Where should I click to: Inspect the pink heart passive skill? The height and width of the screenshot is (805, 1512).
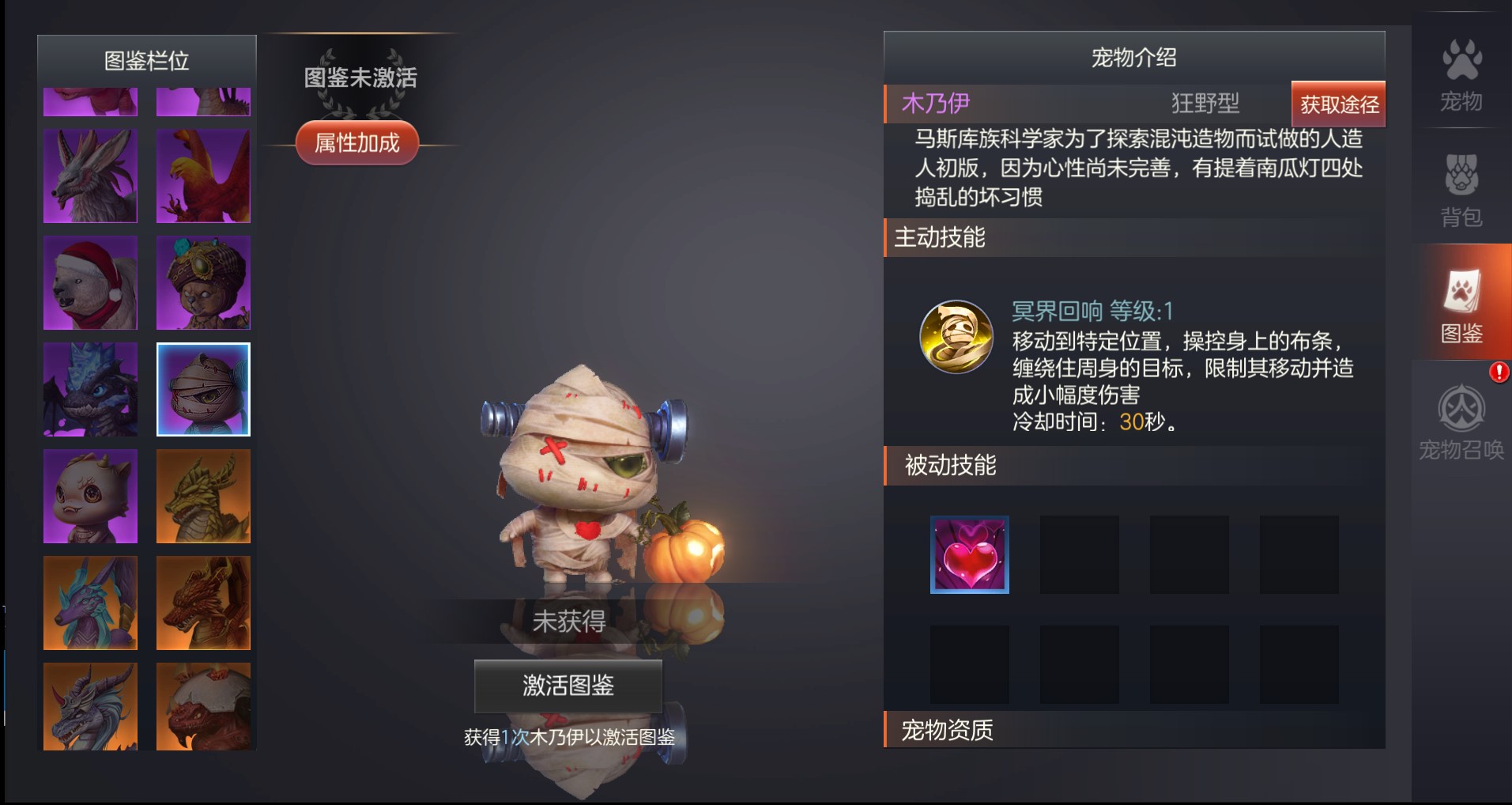click(969, 554)
